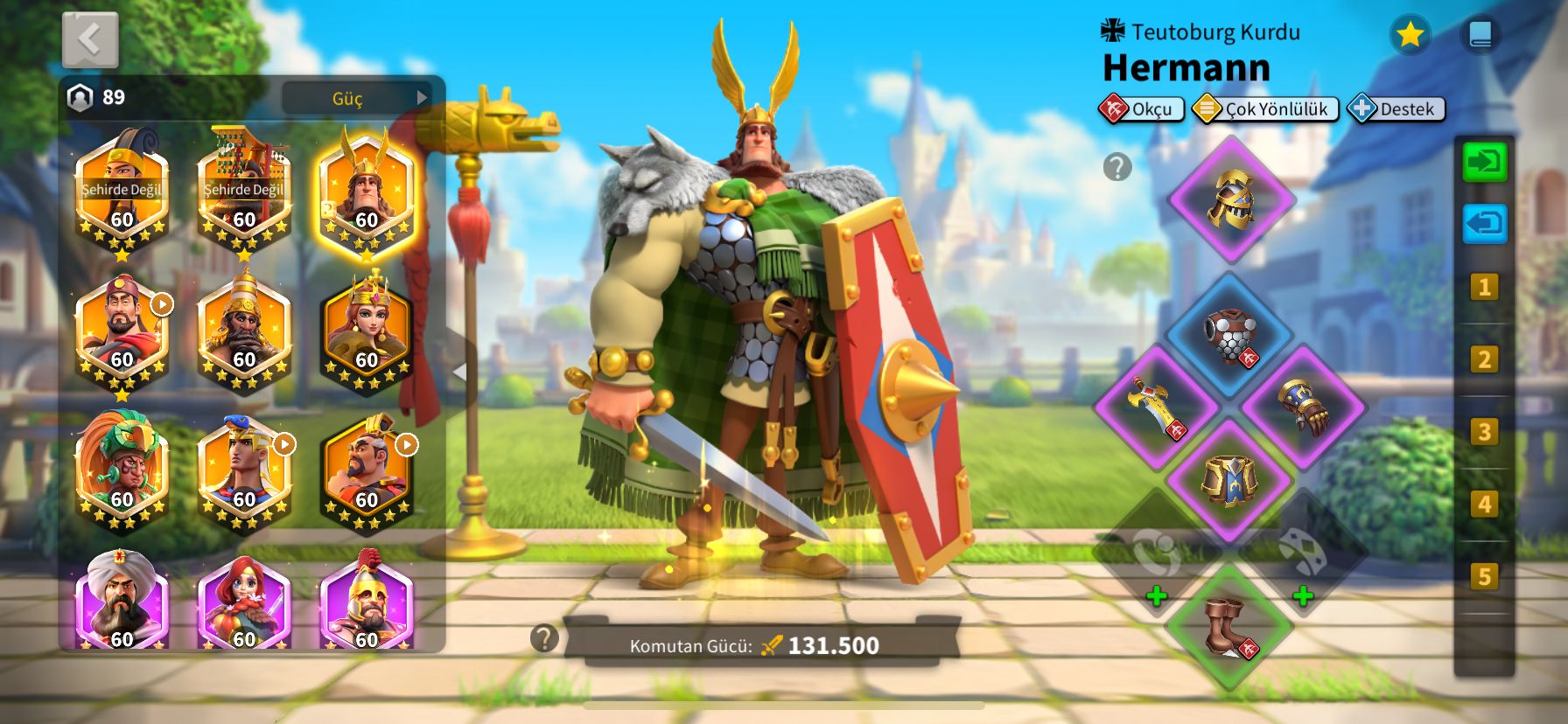Open the golden sword weapon slot
The width and height of the screenshot is (1568, 724).
point(1157,407)
